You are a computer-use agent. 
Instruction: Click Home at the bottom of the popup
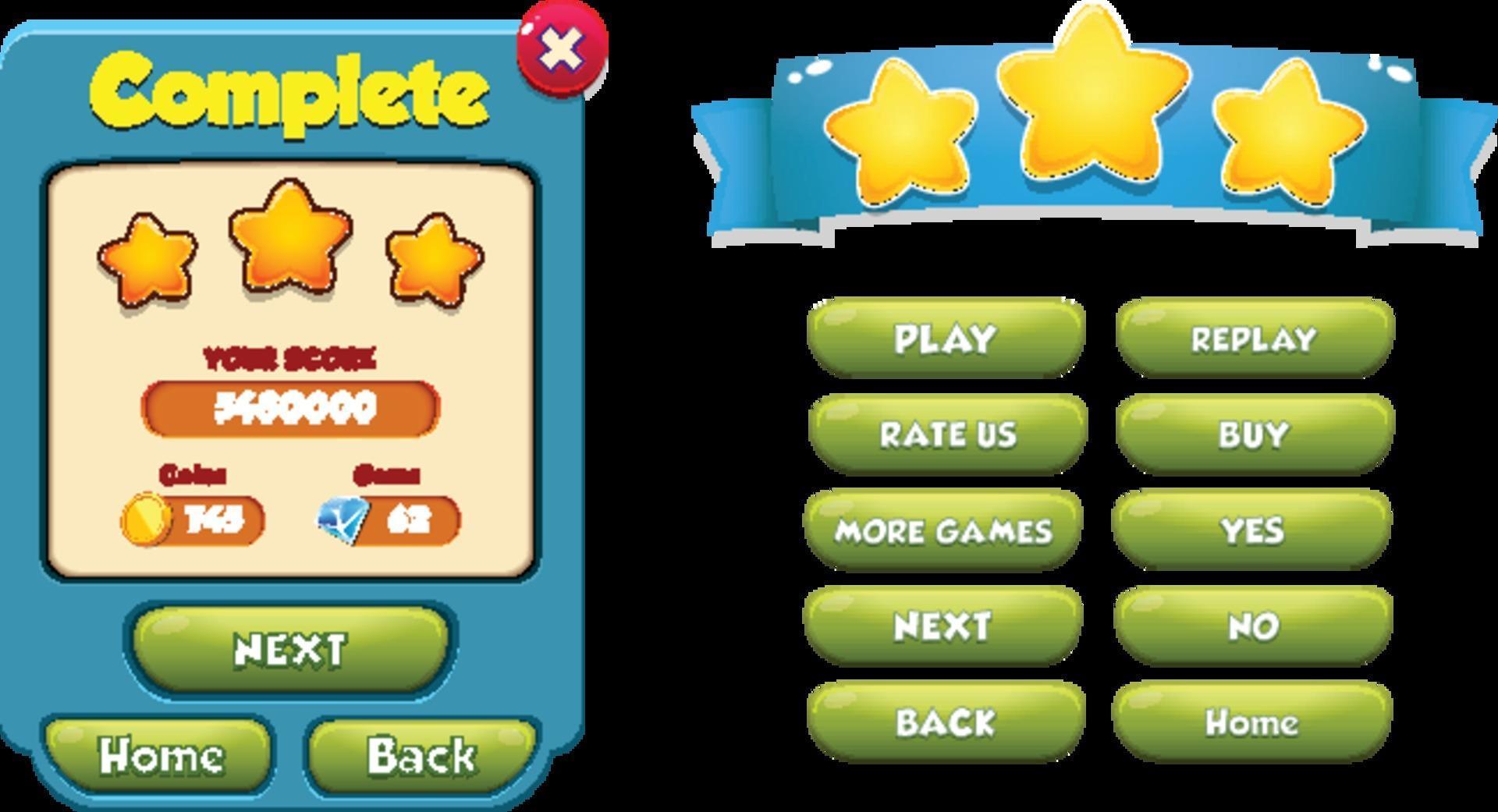pyautogui.click(x=158, y=753)
